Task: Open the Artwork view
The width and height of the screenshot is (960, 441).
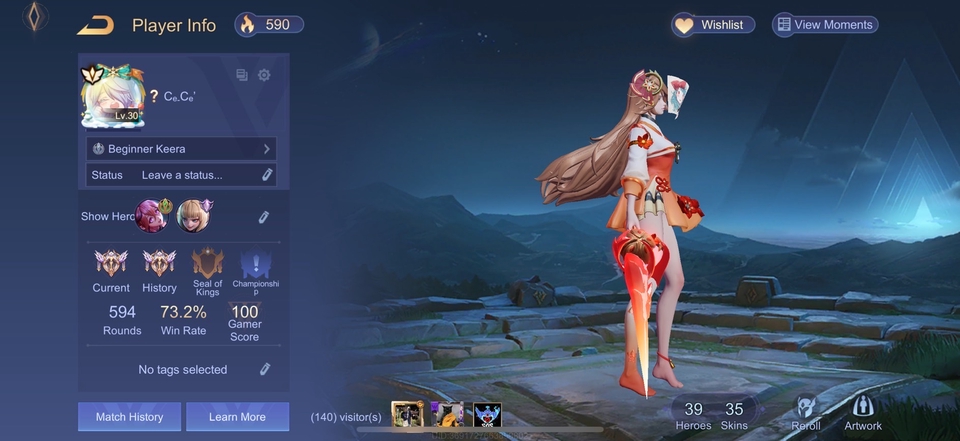Action: (x=863, y=413)
